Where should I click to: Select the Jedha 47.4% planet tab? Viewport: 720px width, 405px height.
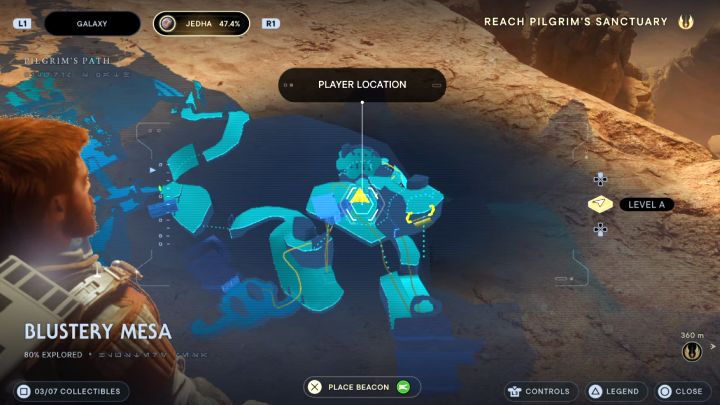(202, 23)
